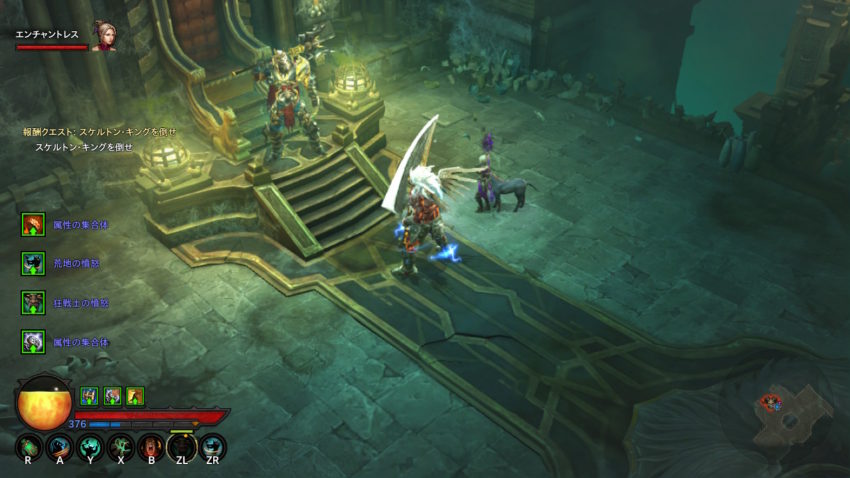Open the Skeleton King bounty quest tracker
The image size is (850, 478).
[x=100, y=132]
